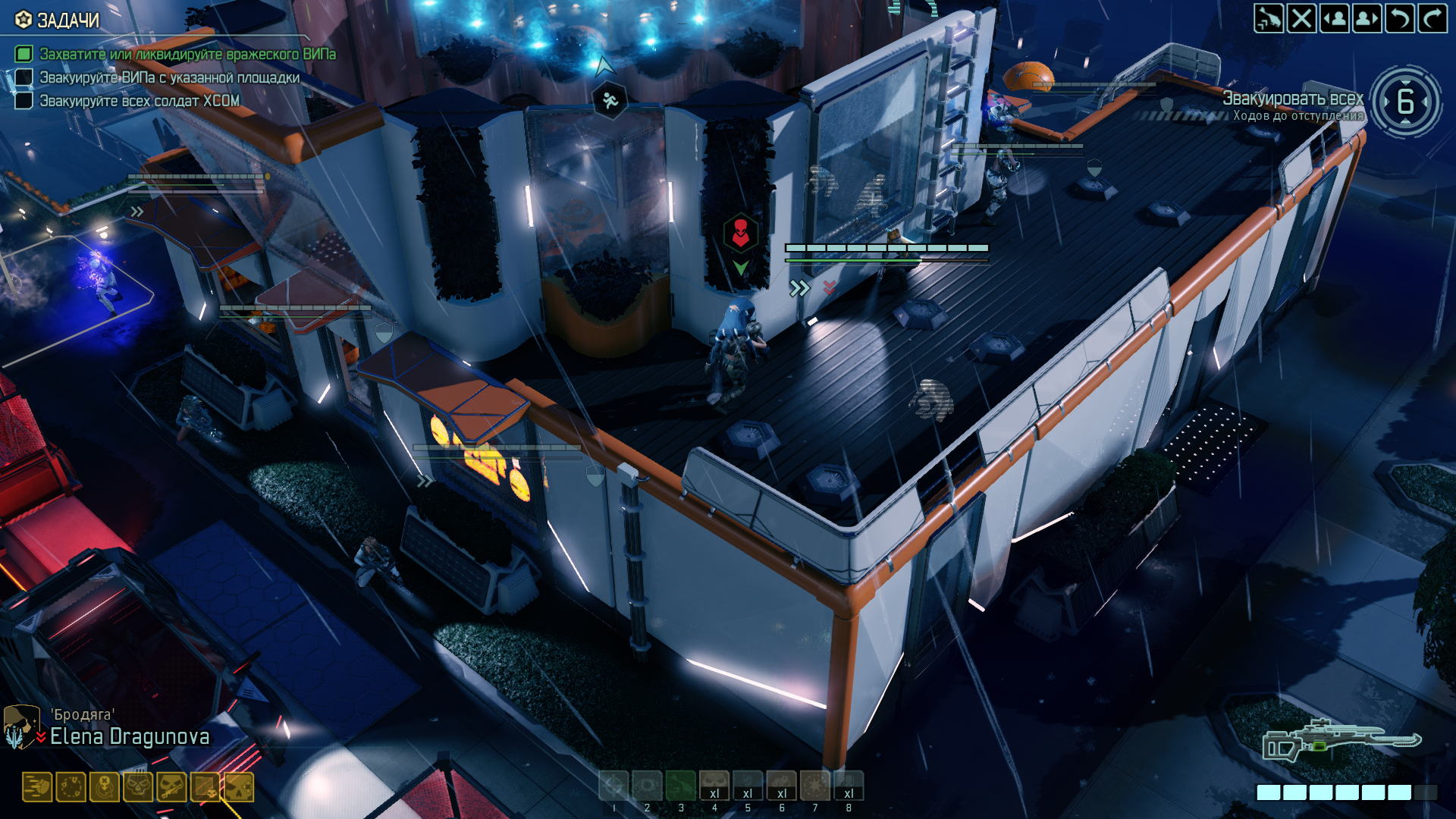This screenshot has height=819, width=1456.
Task: Click the dashed circle perk icon
Action: pyautogui.click(x=71, y=787)
